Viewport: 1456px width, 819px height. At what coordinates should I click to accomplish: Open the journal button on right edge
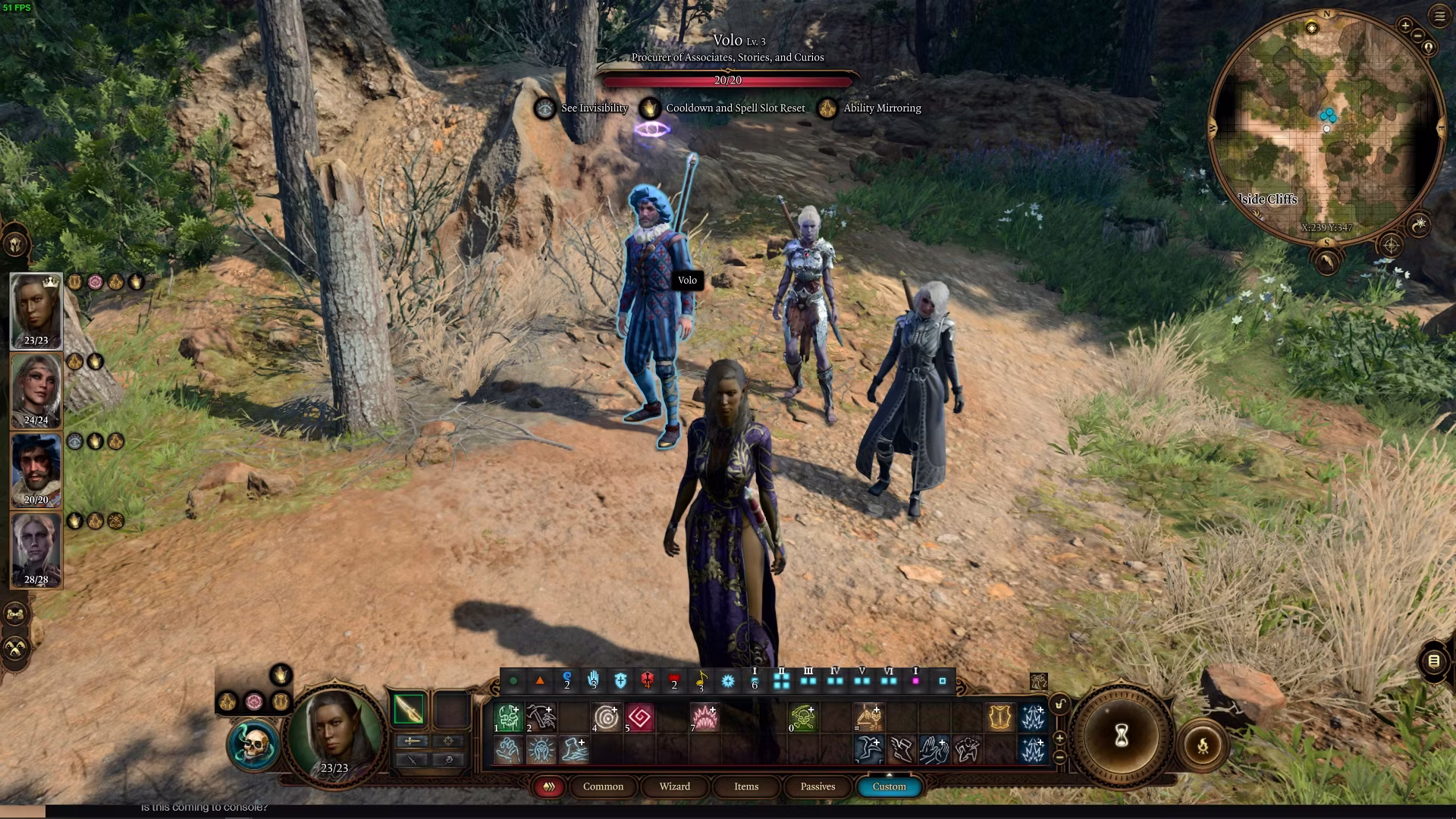[1433, 661]
